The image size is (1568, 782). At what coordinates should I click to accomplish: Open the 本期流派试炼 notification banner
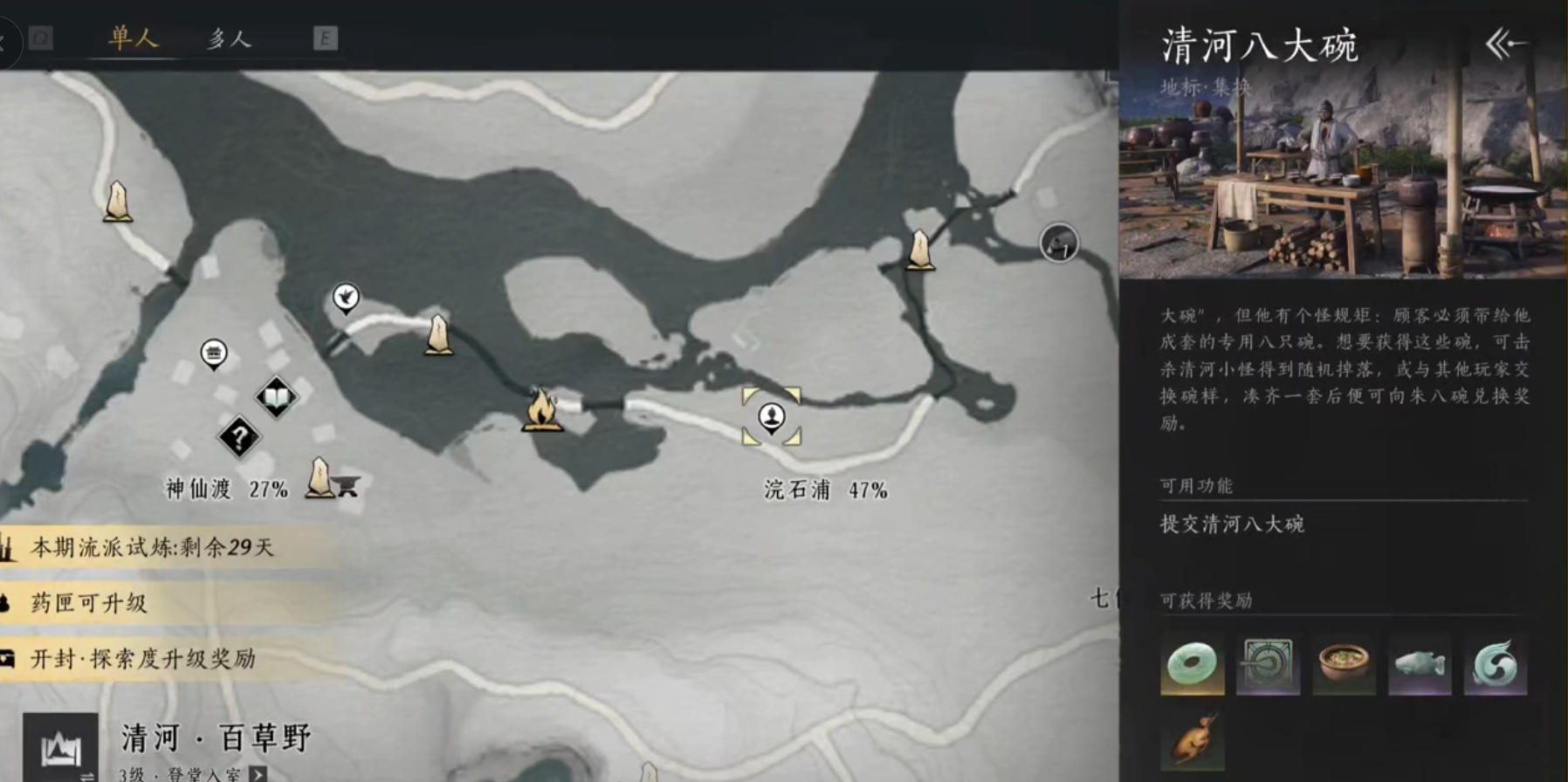coord(153,547)
